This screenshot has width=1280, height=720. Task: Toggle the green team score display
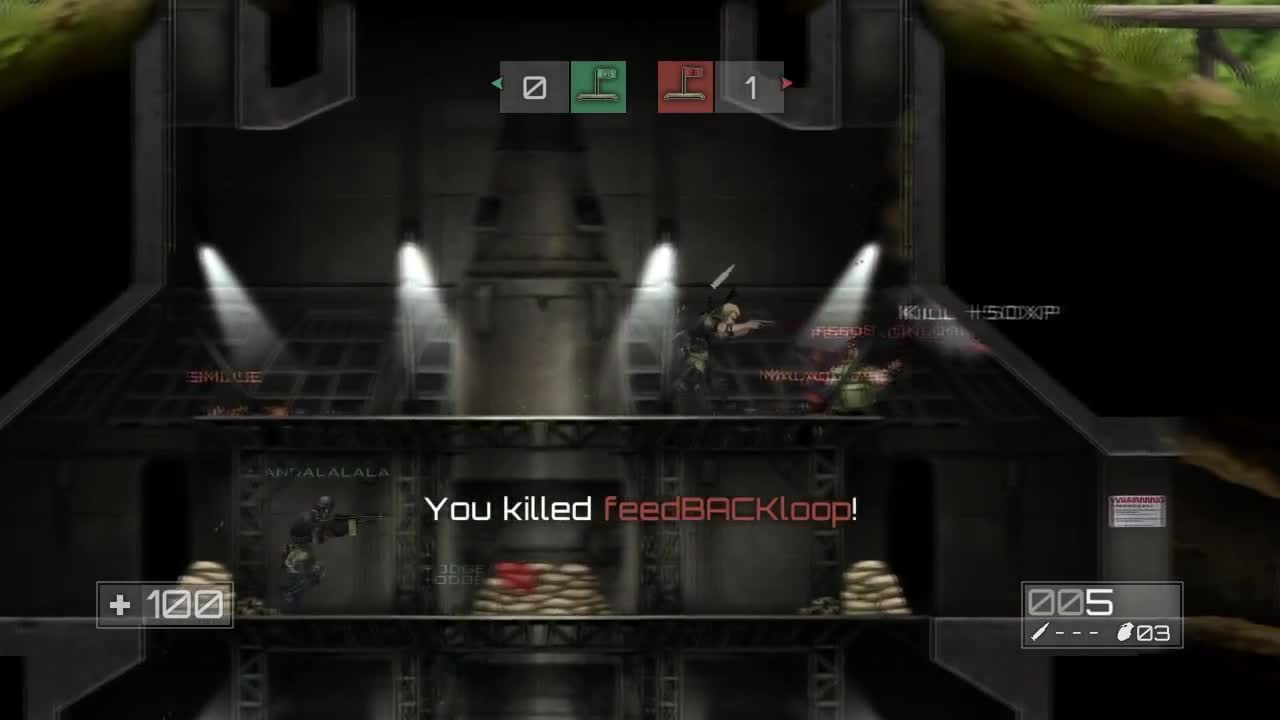pos(535,87)
